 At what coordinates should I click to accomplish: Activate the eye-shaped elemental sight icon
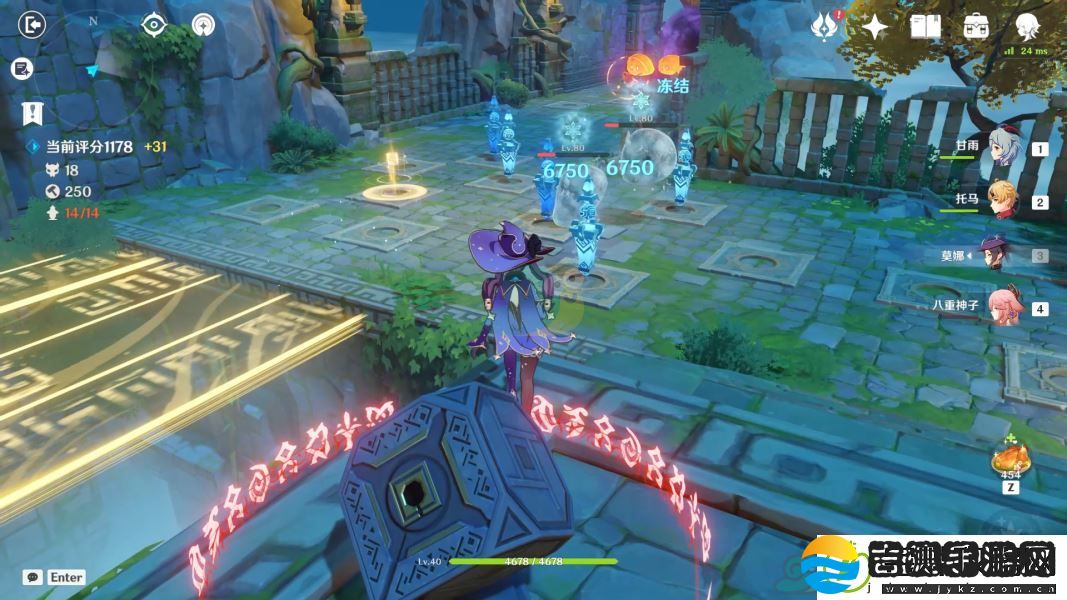tap(153, 25)
